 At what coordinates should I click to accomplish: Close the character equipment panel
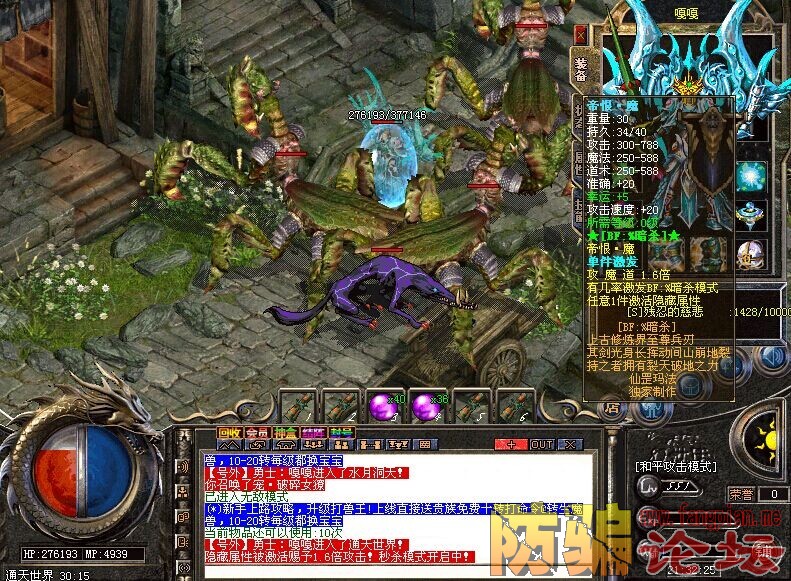580,33
